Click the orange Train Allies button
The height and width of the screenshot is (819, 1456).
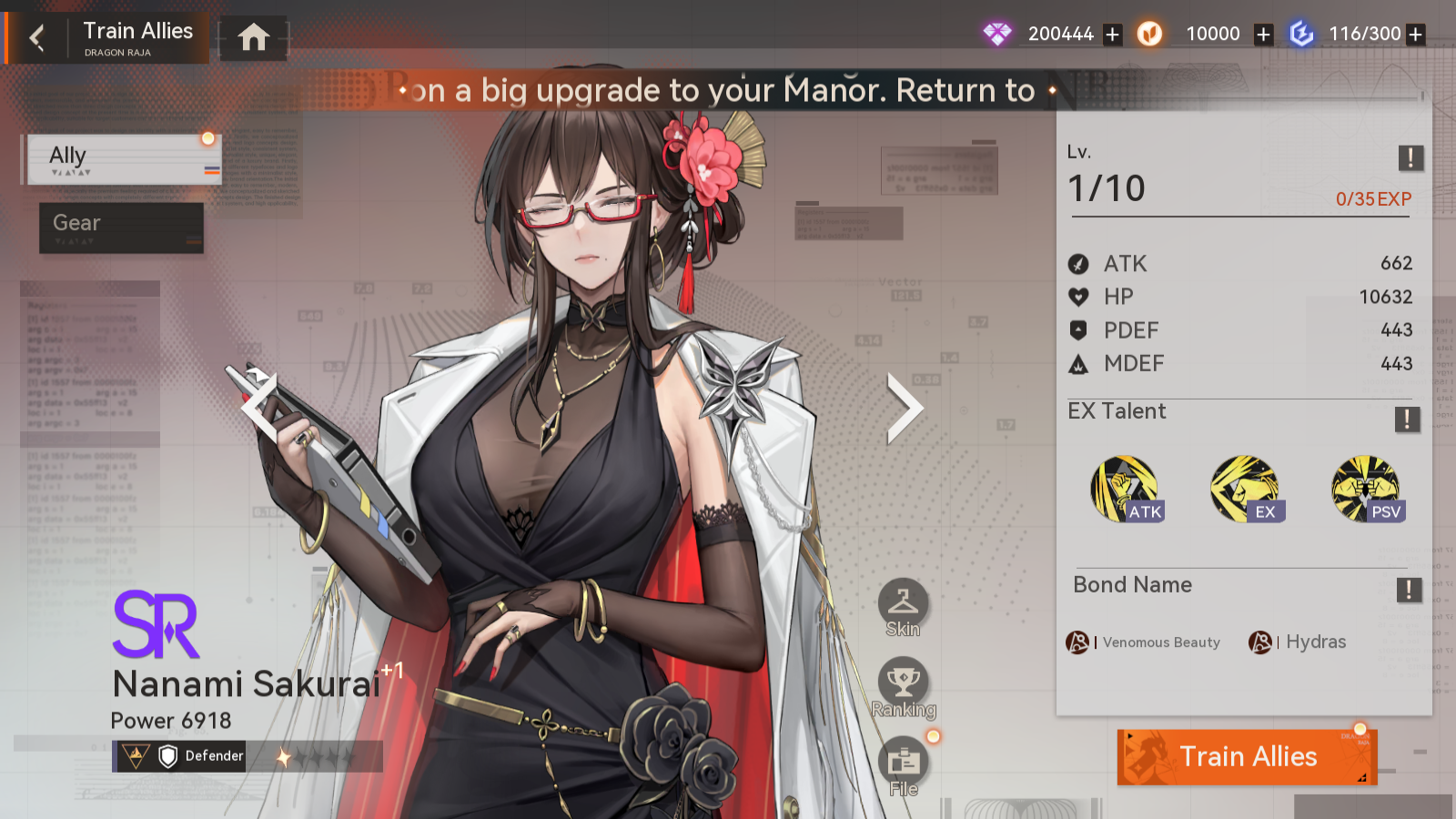pyautogui.click(x=1247, y=757)
